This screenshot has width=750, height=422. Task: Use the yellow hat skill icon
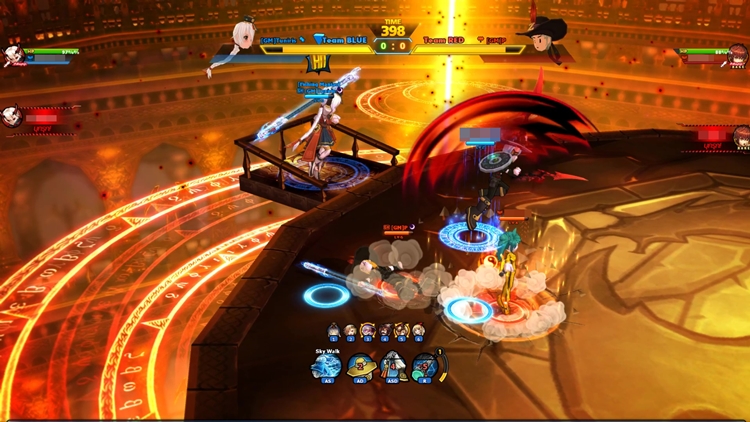360,367
